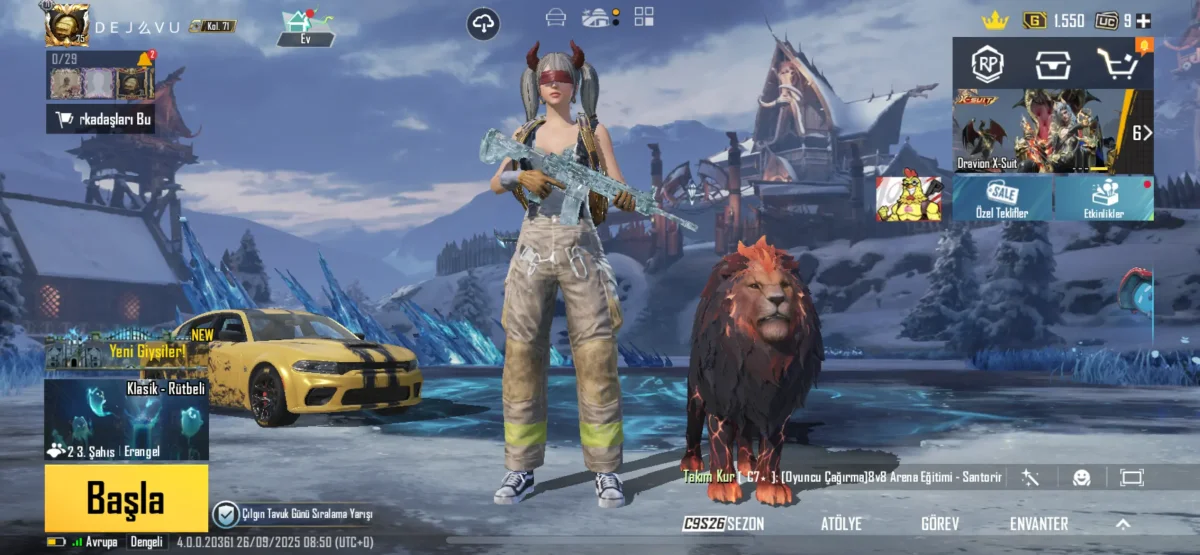This screenshot has height=555, width=1200.
Task: Expand the bottom menu arrow
Action: 1123,523
